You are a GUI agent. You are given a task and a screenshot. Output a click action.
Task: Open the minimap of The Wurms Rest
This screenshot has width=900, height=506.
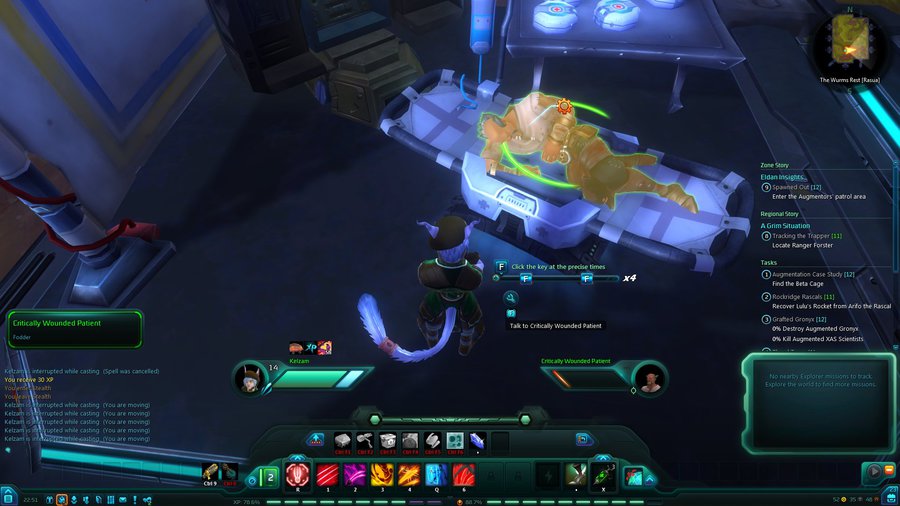click(x=849, y=41)
